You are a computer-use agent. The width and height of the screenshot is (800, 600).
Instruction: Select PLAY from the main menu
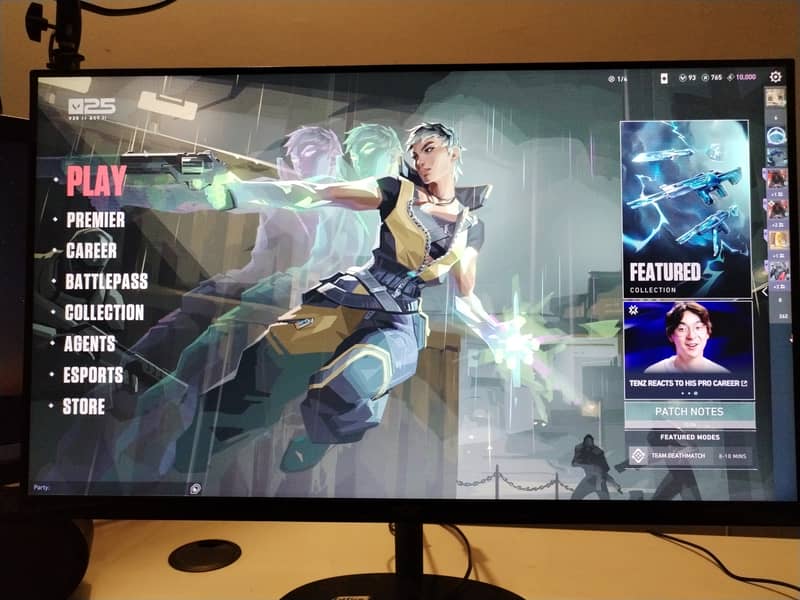coord(97,181)
